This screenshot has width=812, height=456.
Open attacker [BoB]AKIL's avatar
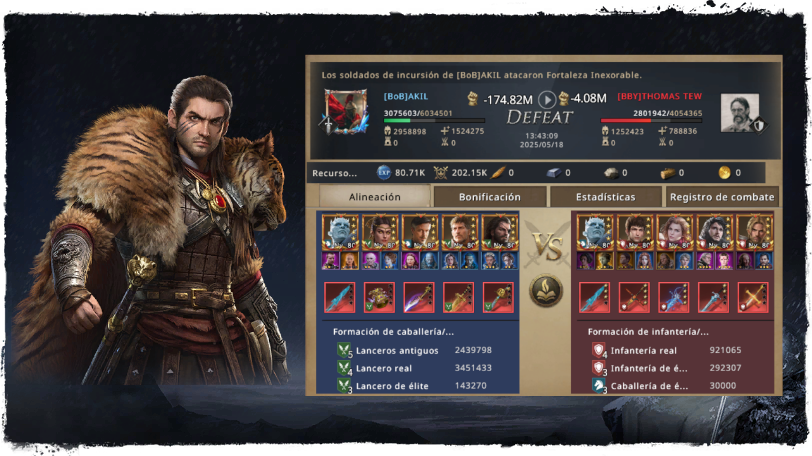345,112
